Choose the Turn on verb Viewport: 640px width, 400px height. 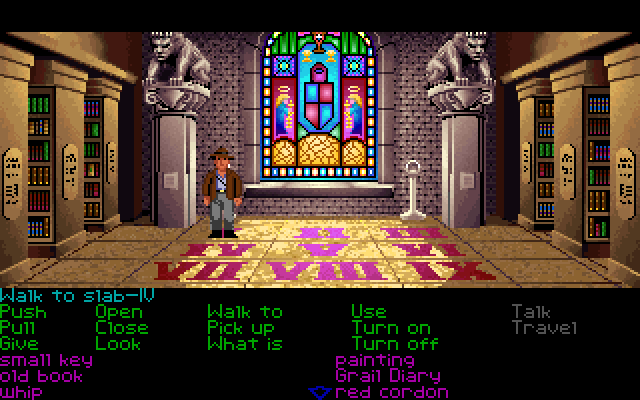coord(391,328)
